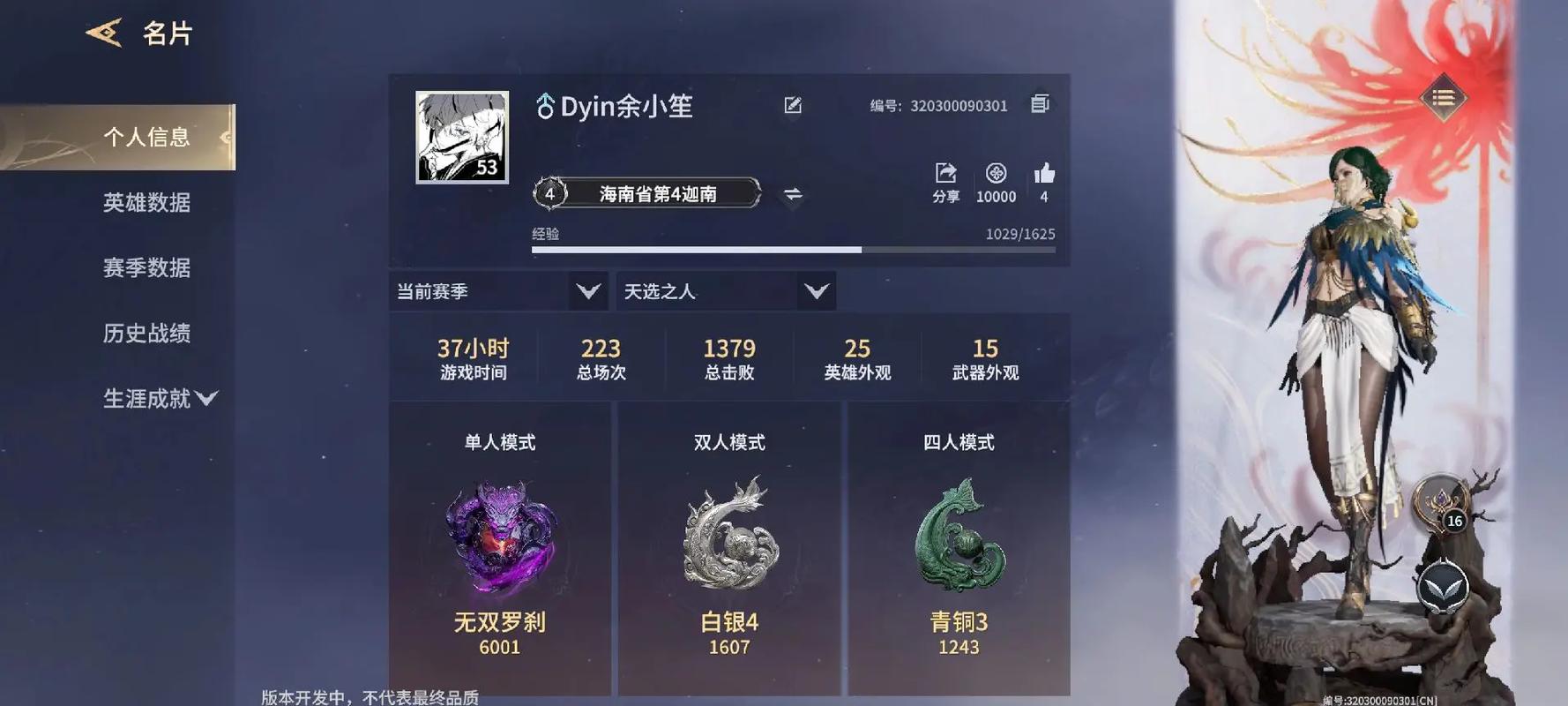Select the 赛季数据 sidebar entry
Image resolution: width=1568 pixels, height=706 pixels.
click(146, 268)
